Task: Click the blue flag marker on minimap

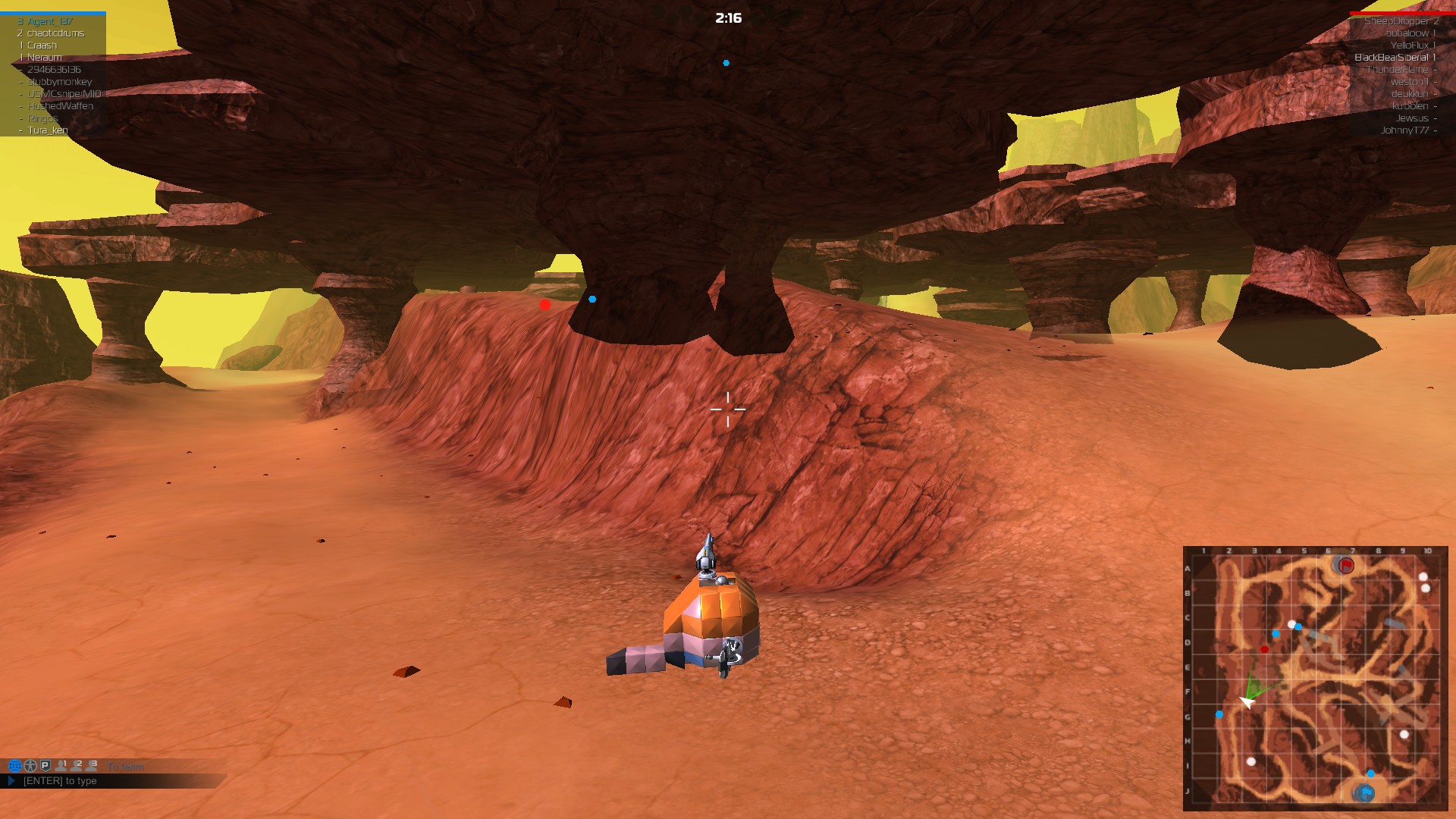Action: pyautogui.click(x=1365, y=793)
